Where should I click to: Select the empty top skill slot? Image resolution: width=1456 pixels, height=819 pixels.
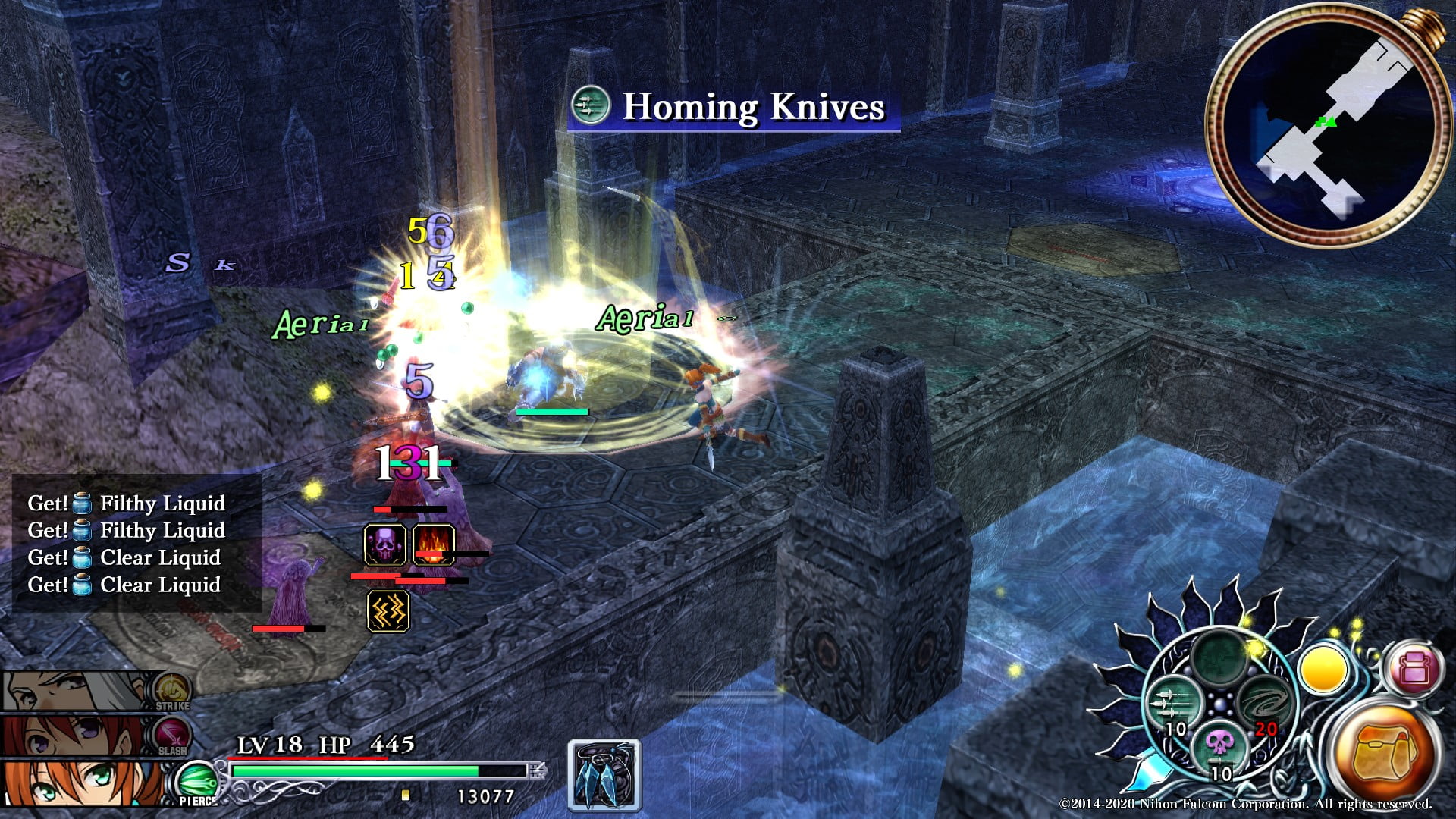(x=1219, y=657)
